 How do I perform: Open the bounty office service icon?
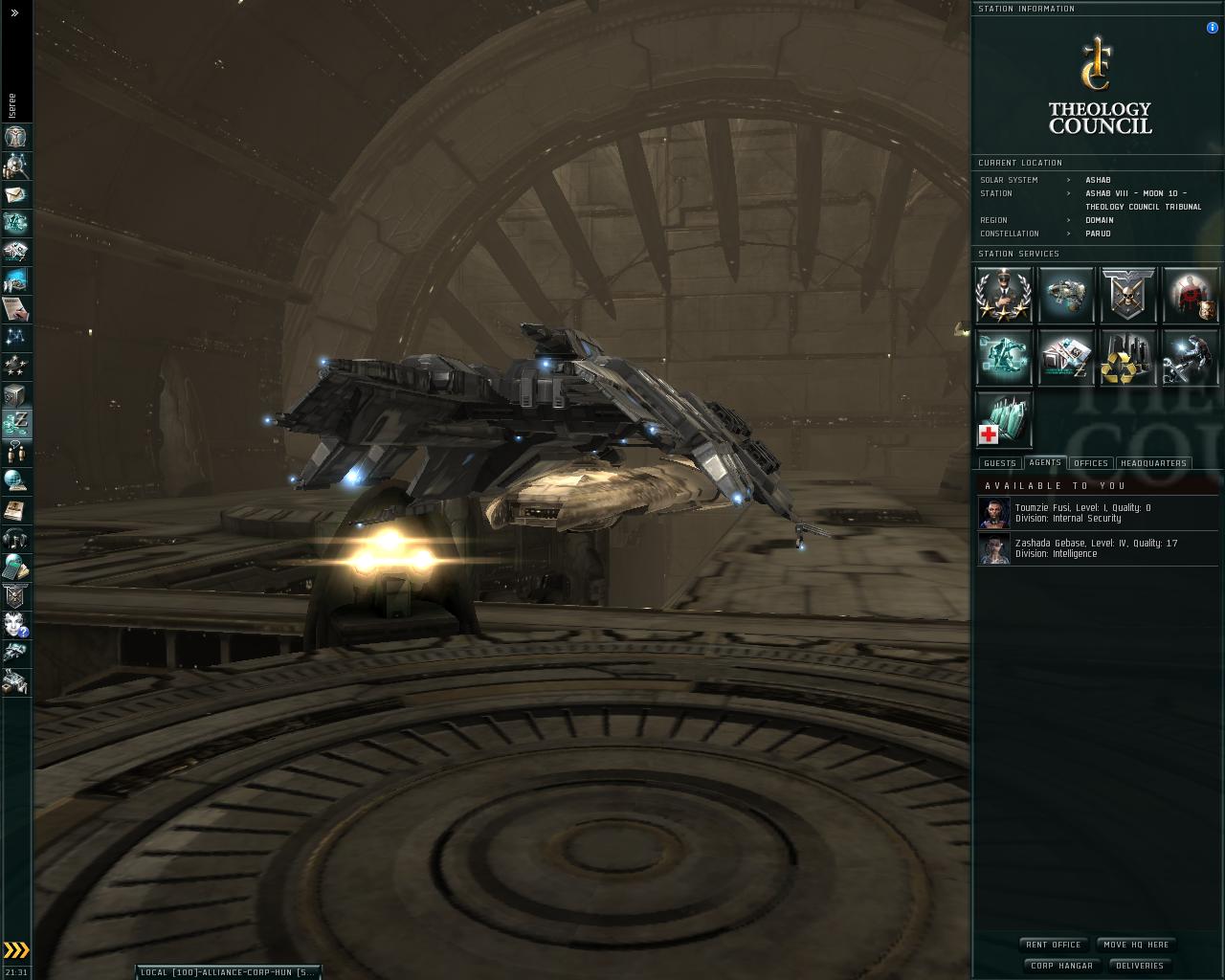(1191, 295)
